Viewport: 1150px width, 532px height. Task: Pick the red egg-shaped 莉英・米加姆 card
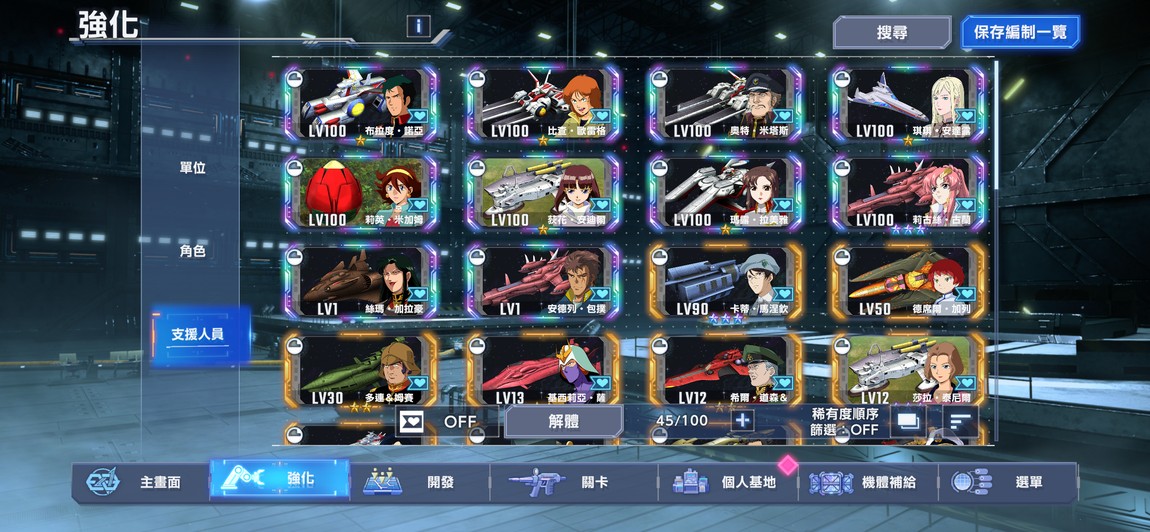pos(361,193)
